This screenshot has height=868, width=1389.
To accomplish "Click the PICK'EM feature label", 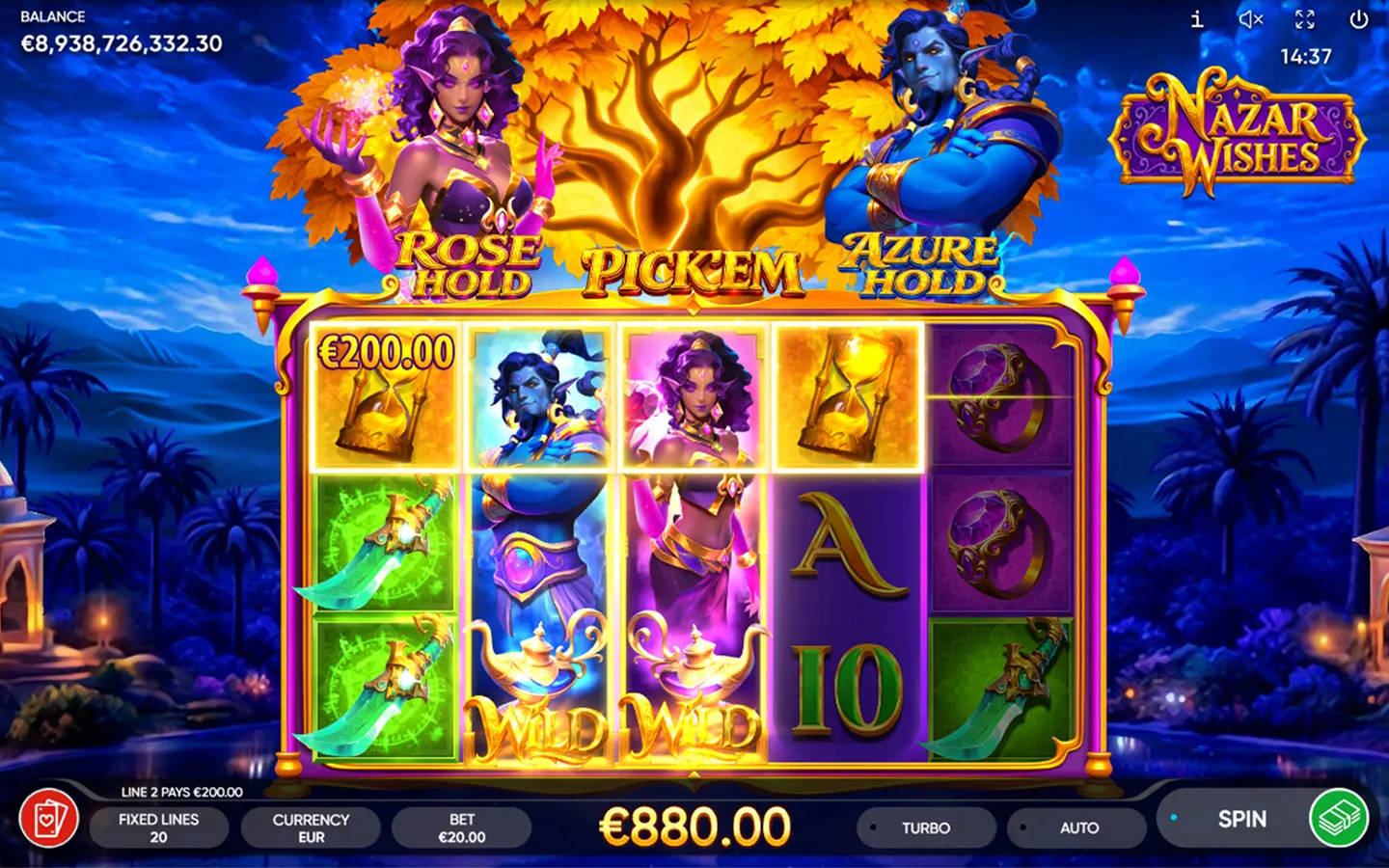I will pos(694,272).
